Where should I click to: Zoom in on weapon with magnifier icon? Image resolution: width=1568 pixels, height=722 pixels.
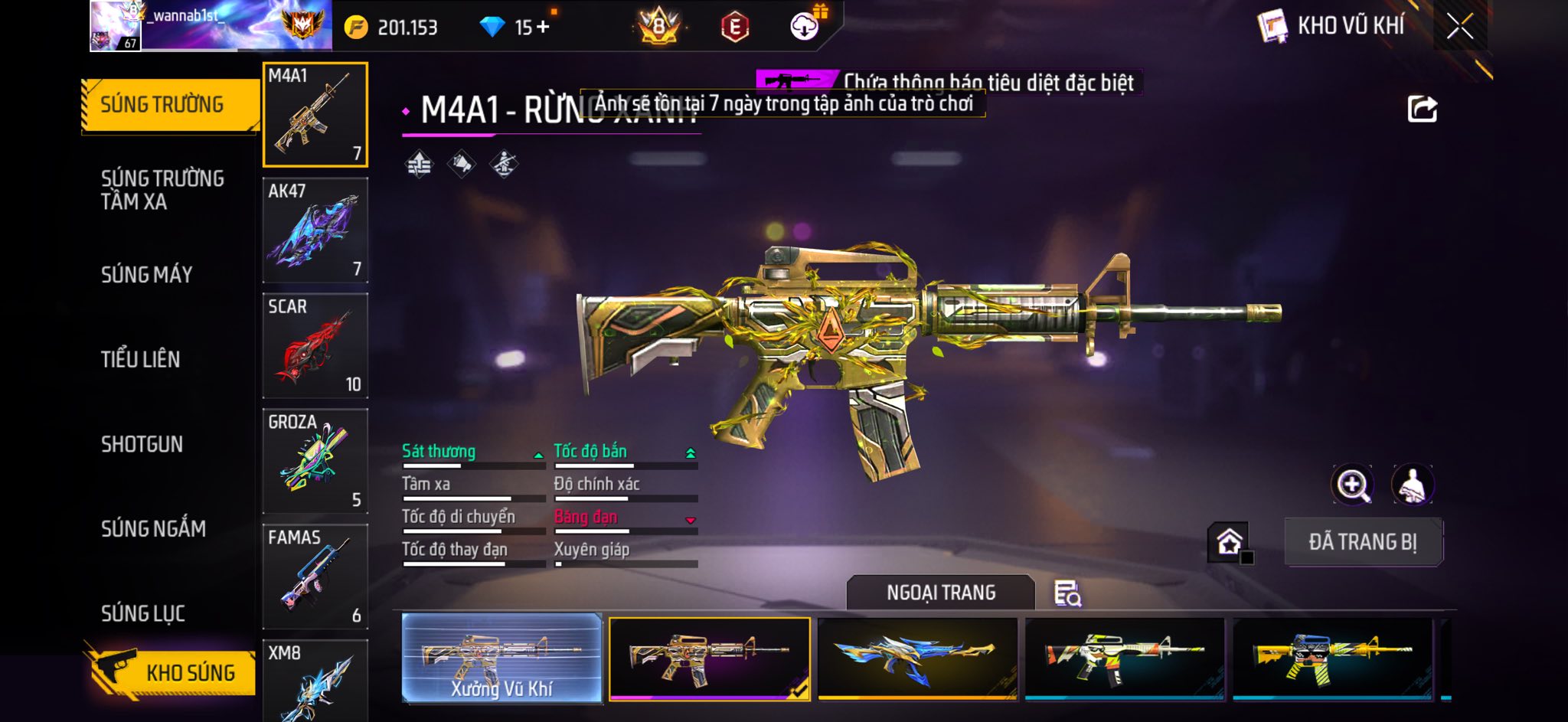[x=1352, y=485]
